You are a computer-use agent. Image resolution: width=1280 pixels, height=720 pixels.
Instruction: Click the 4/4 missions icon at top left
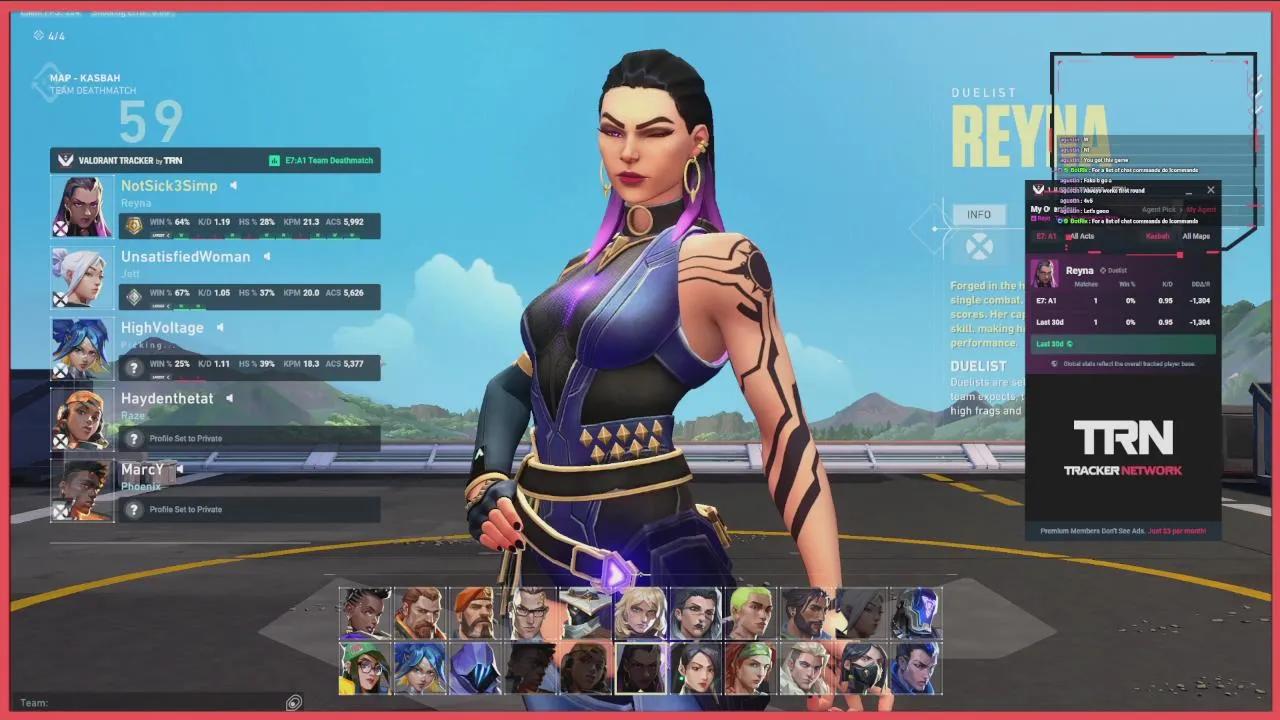38,33
